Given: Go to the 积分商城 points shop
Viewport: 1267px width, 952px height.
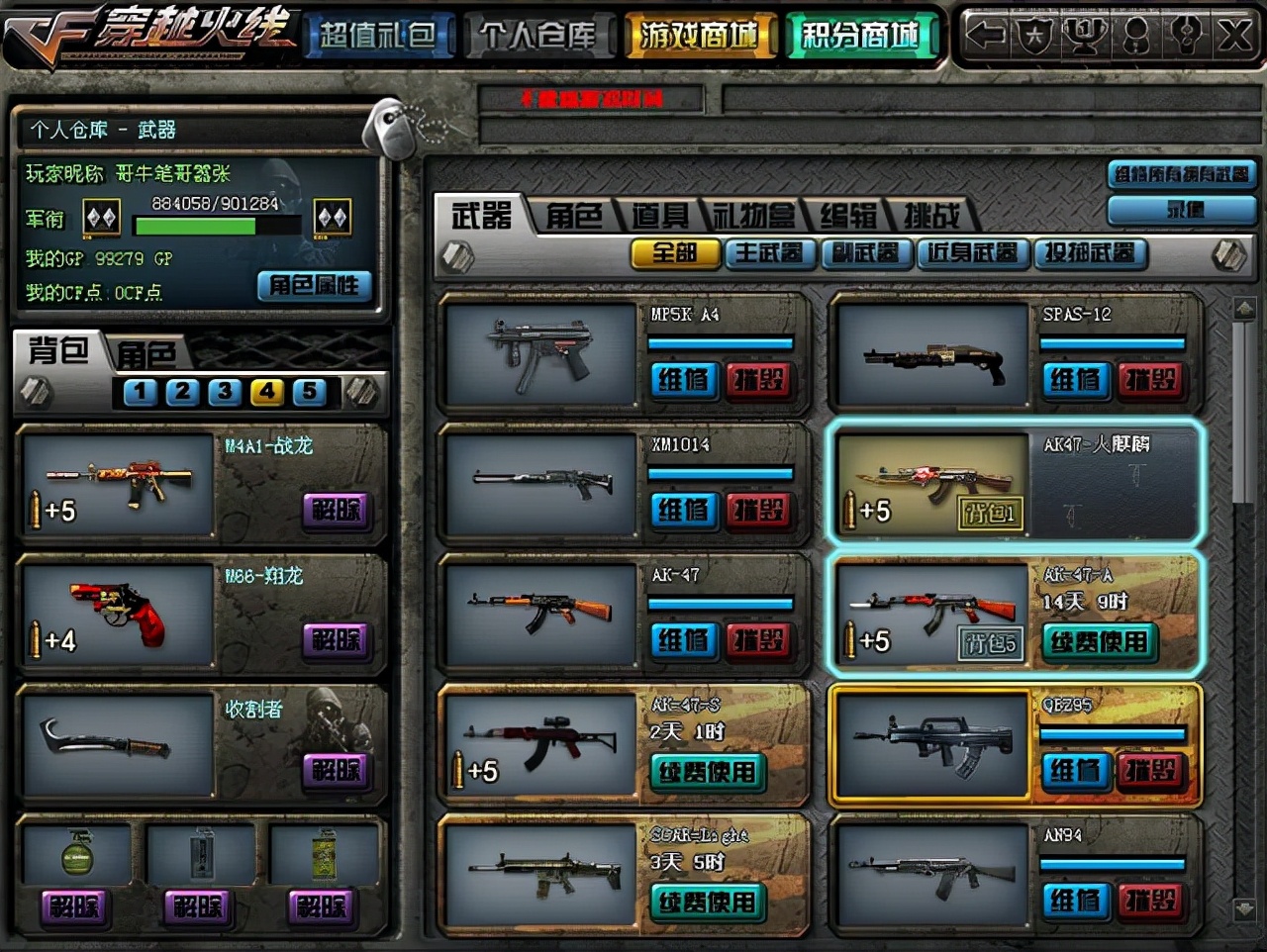Looking at the screenshot, I should coord(859,37).
